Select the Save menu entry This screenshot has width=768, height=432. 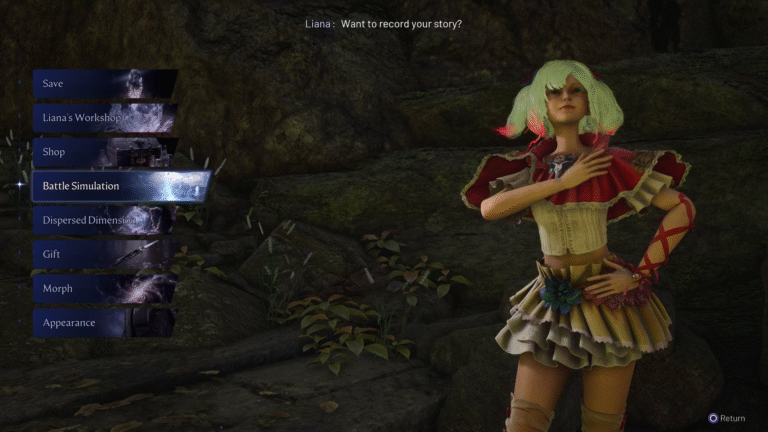(103, 84)
